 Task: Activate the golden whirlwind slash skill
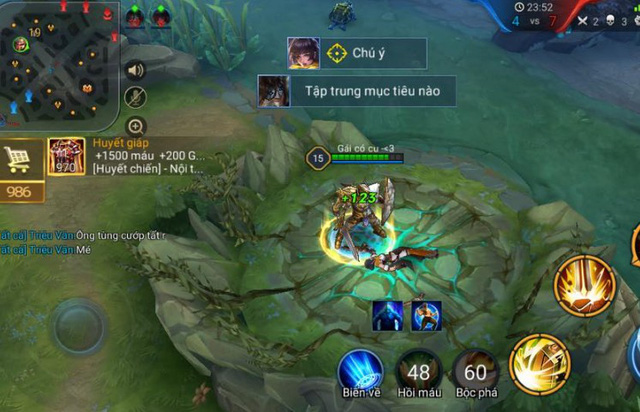point(540,362)
